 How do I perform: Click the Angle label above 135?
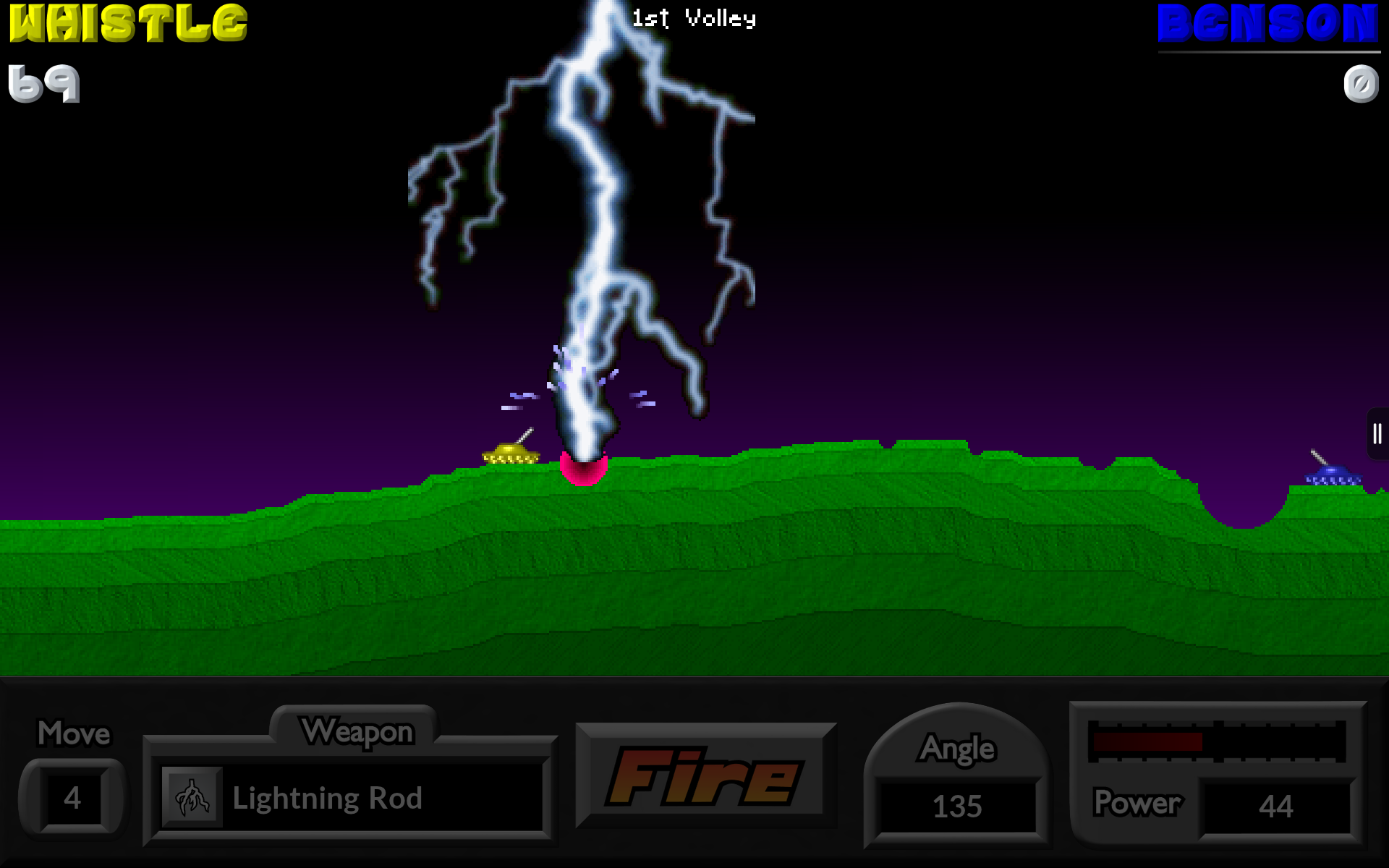click(x=956, y=749)
